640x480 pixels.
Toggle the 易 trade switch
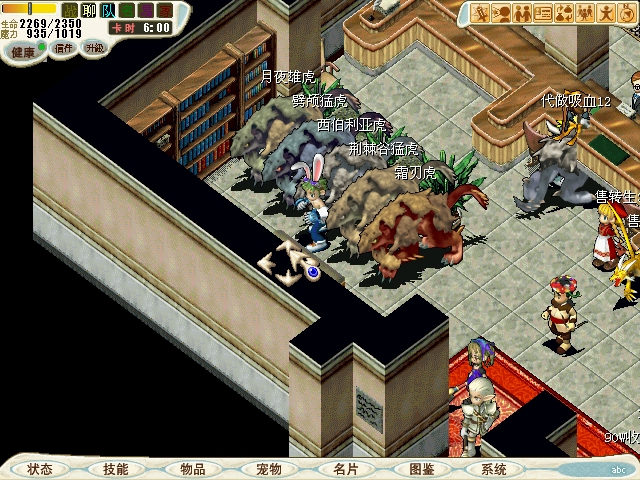(146, 10)
